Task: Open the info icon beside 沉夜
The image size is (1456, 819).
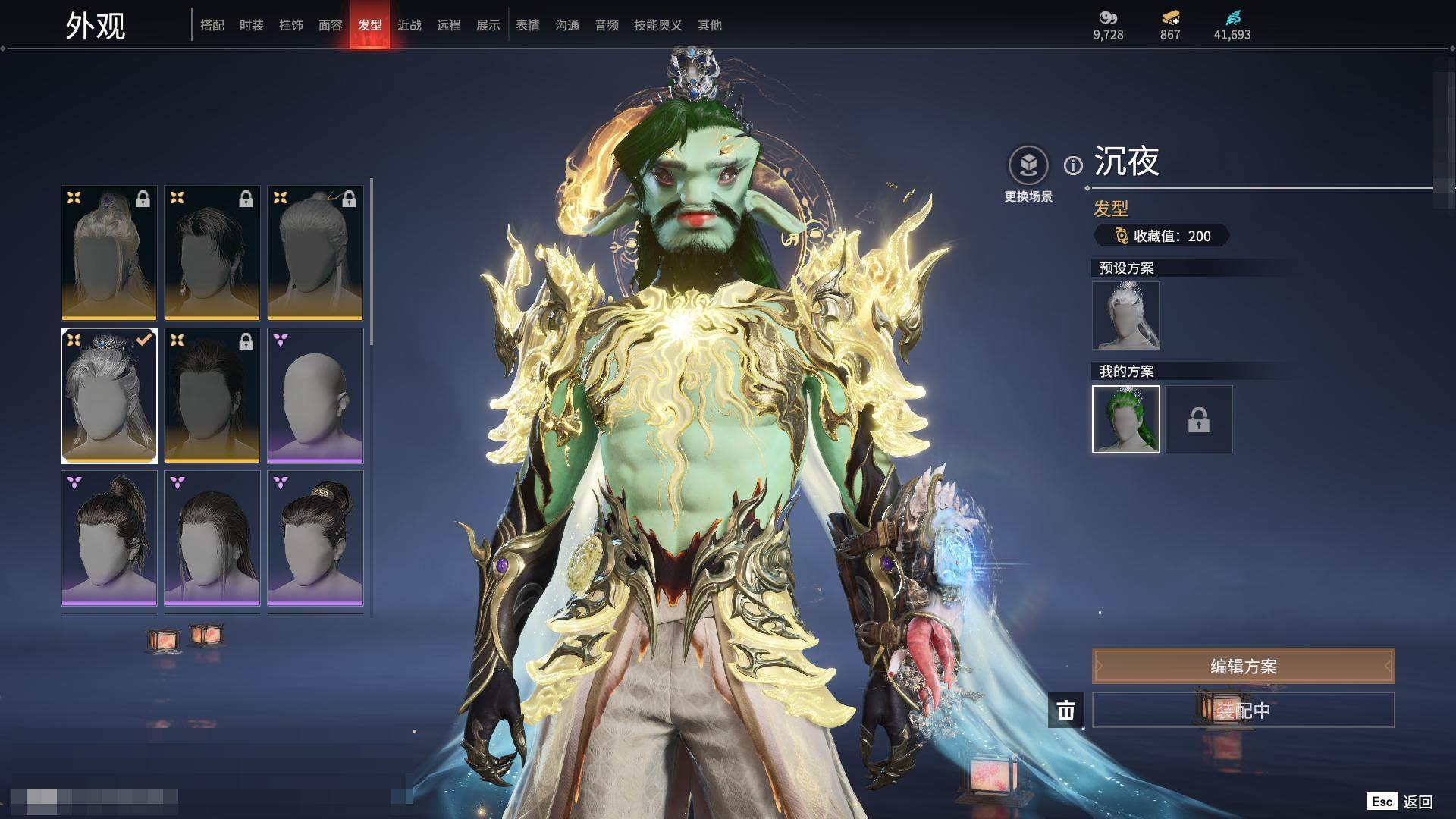Action: (1073, 165)
